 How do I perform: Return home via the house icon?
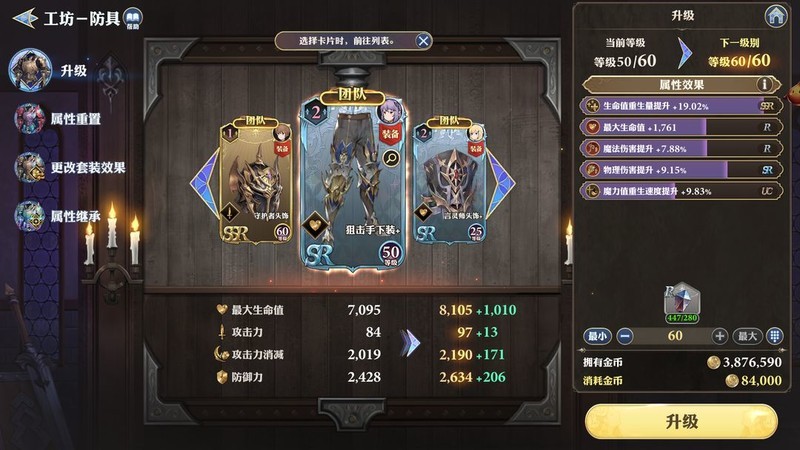pyautogui.click(x=774, y=16)
